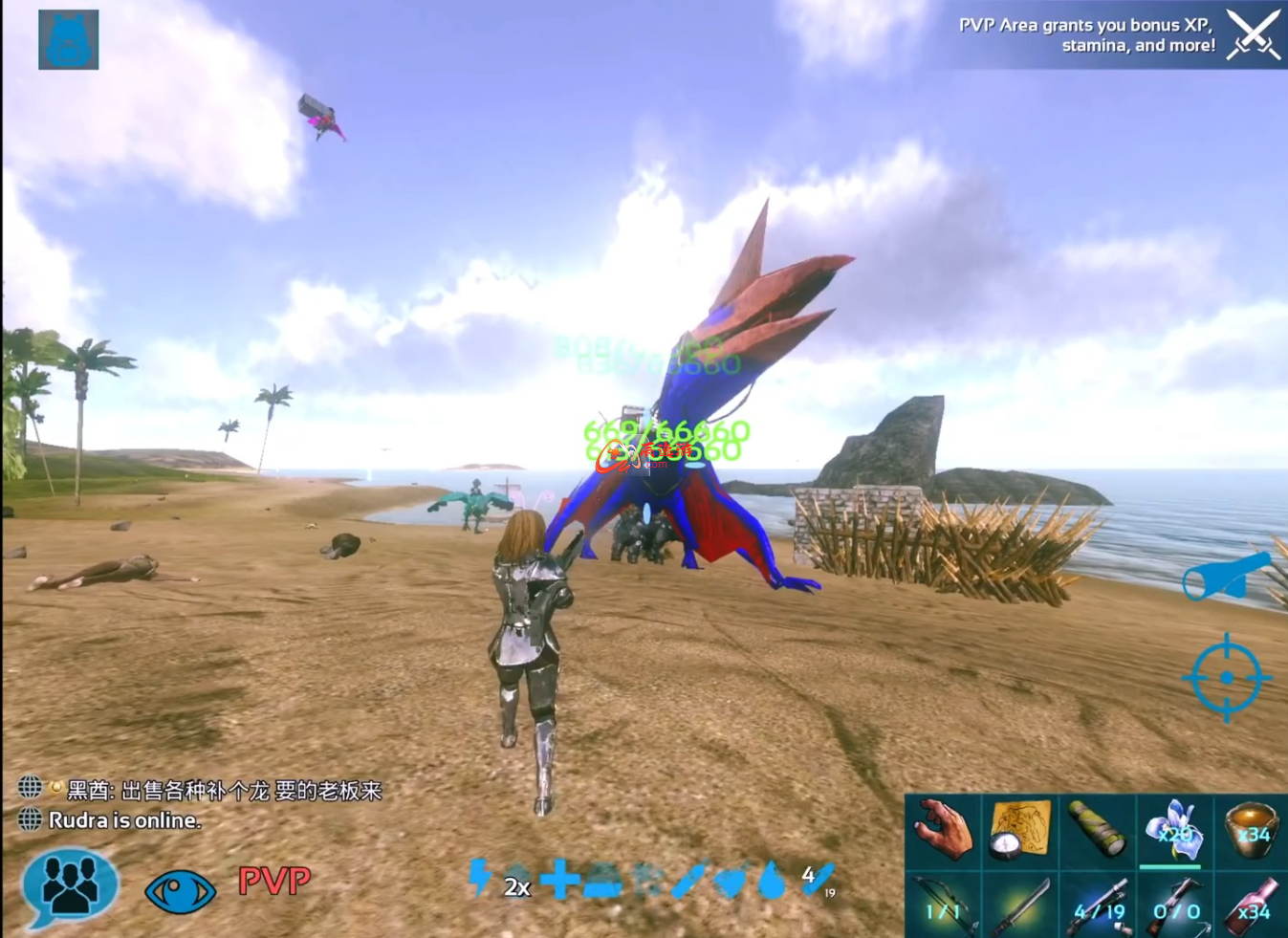Image resolution: width=1288 pixels, height=938 pixels.
Task: Open the map and compass item
Action: click(x=1020, y=830)
